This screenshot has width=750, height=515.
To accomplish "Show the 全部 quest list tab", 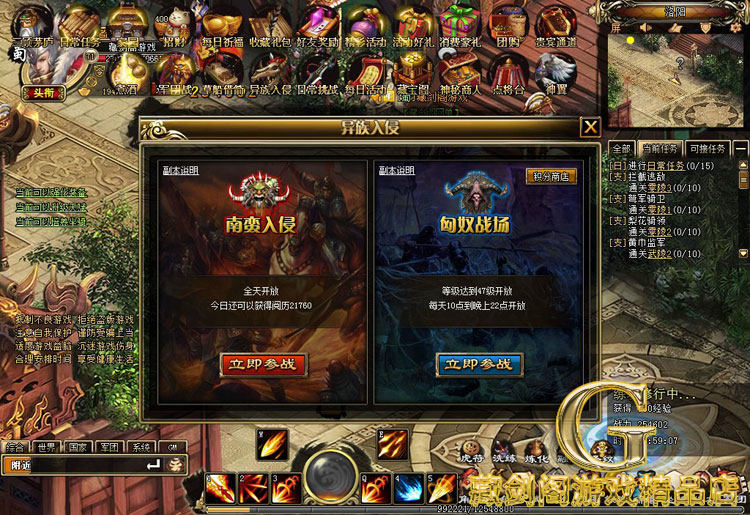I will (x=620, y=148).
